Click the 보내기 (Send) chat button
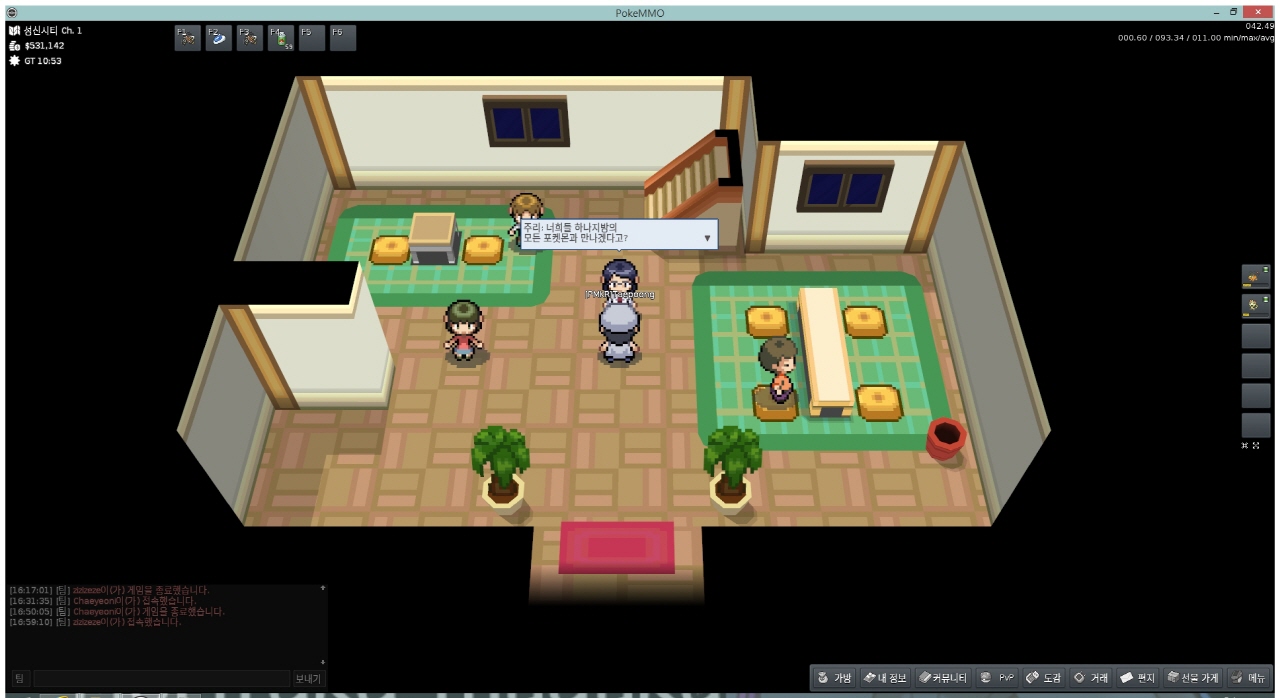The height and width of the screenshot is (698, 1280). click(x=308, y=678)
